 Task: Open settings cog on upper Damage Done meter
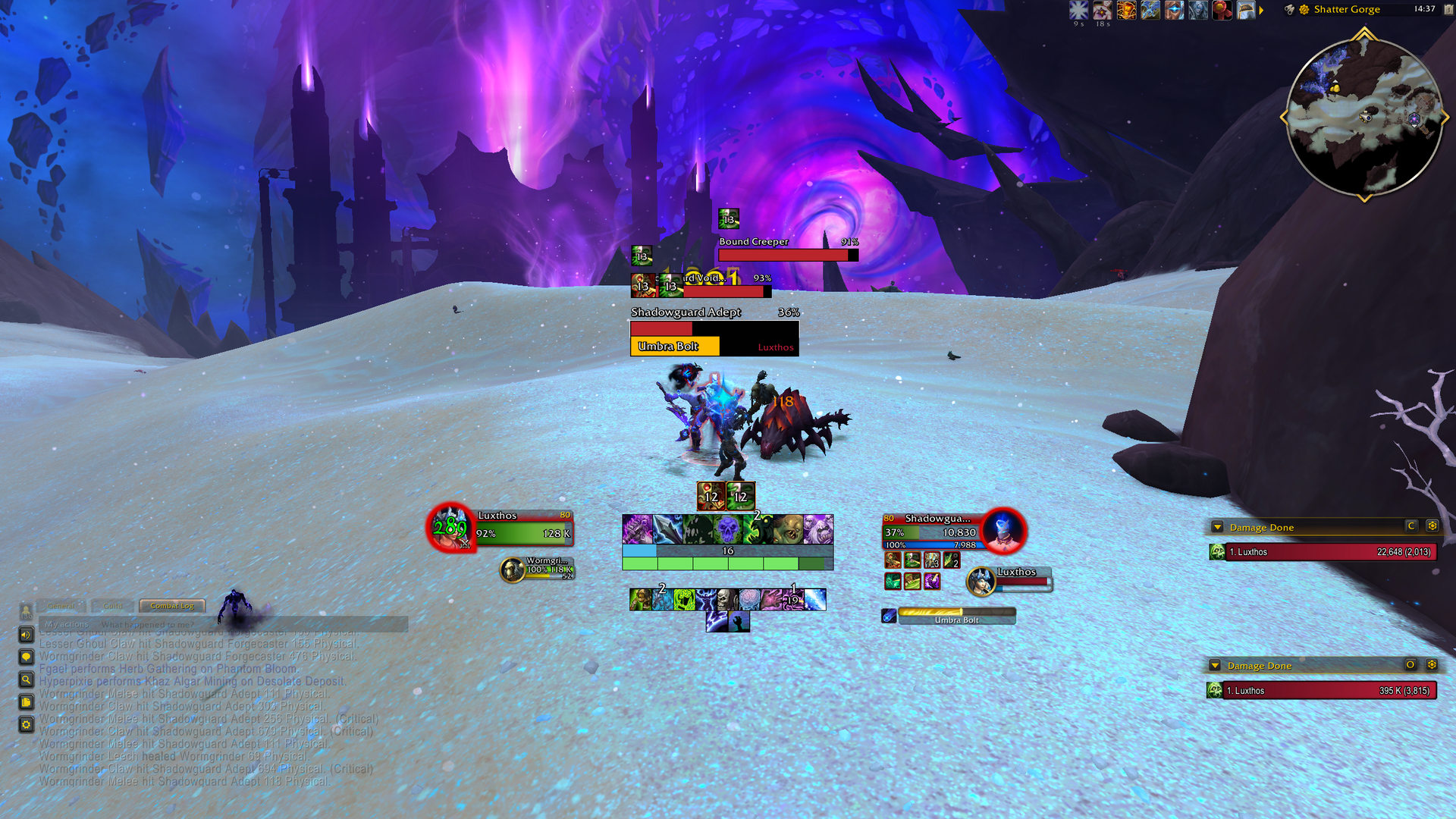pos(1432,526)
